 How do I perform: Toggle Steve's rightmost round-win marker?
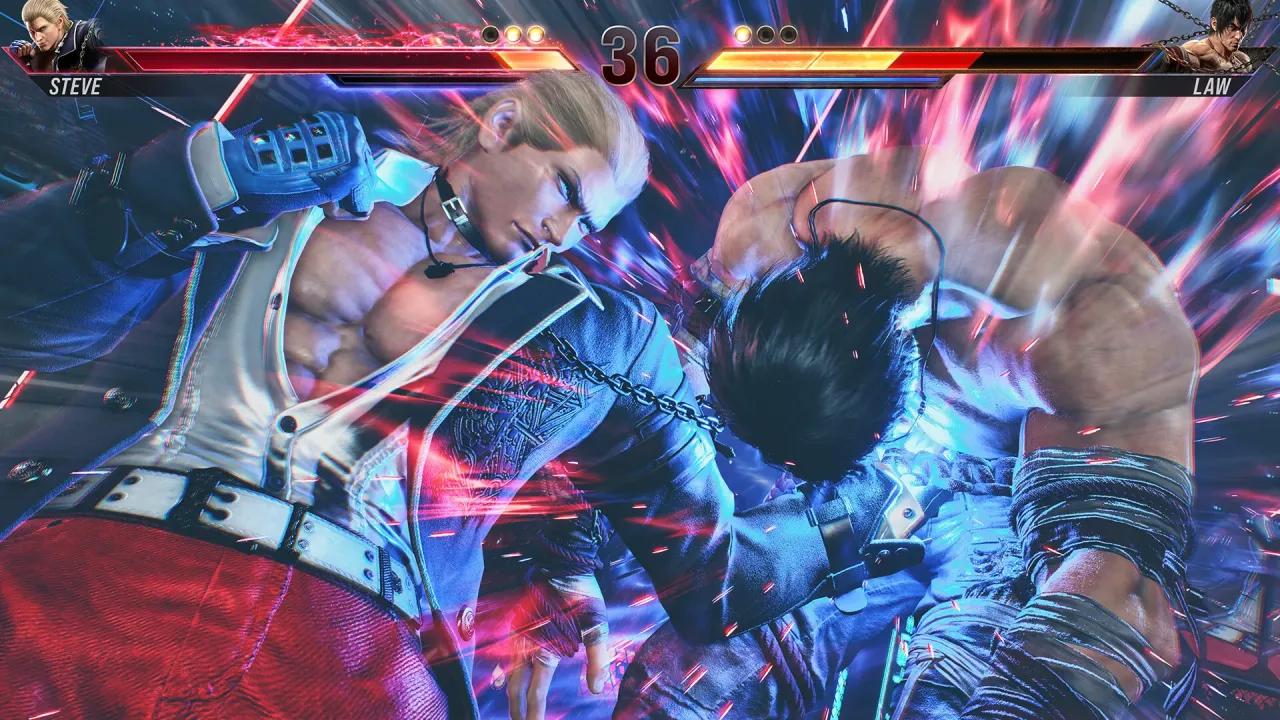coord(536,33)
